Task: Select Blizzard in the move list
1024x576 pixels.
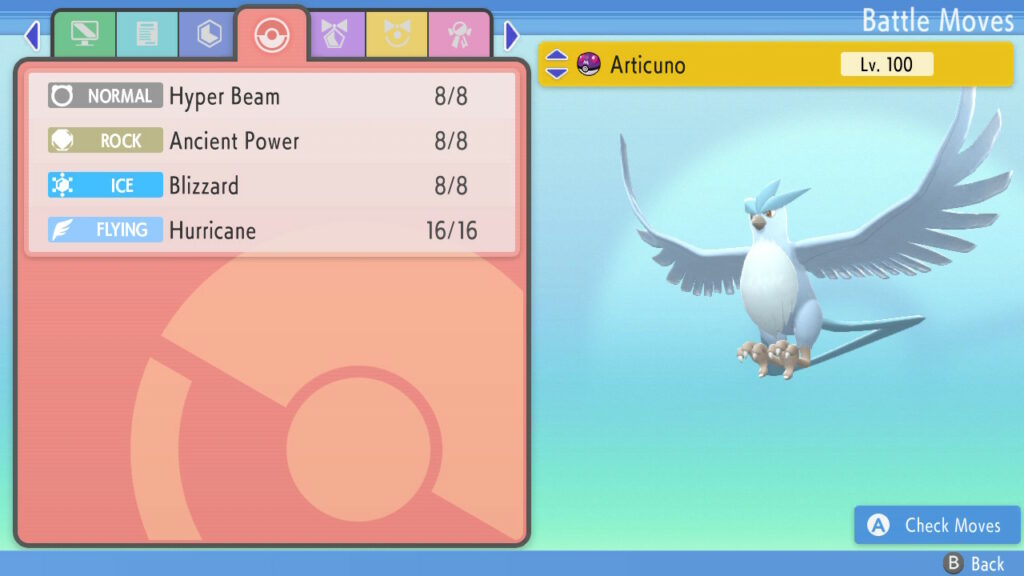Action: coord(270,186)
